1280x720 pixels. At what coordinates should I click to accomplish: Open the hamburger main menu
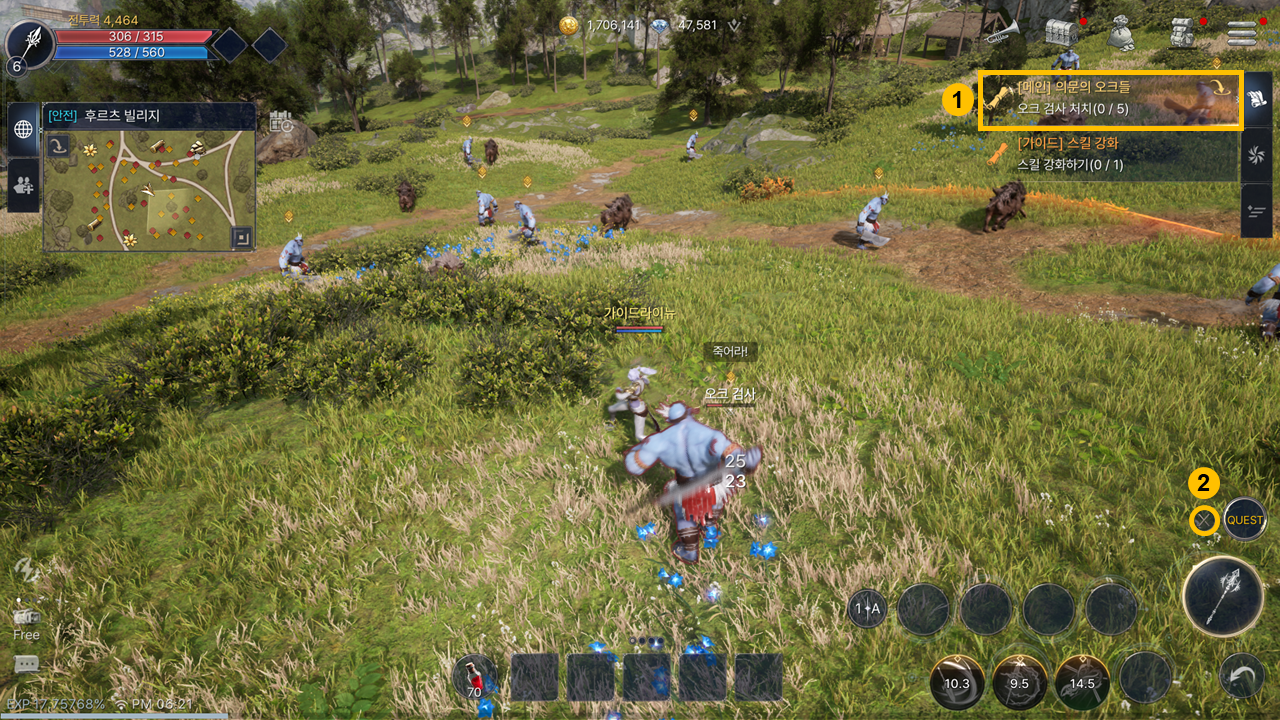pyautogui.click(x=1242, y=33)
